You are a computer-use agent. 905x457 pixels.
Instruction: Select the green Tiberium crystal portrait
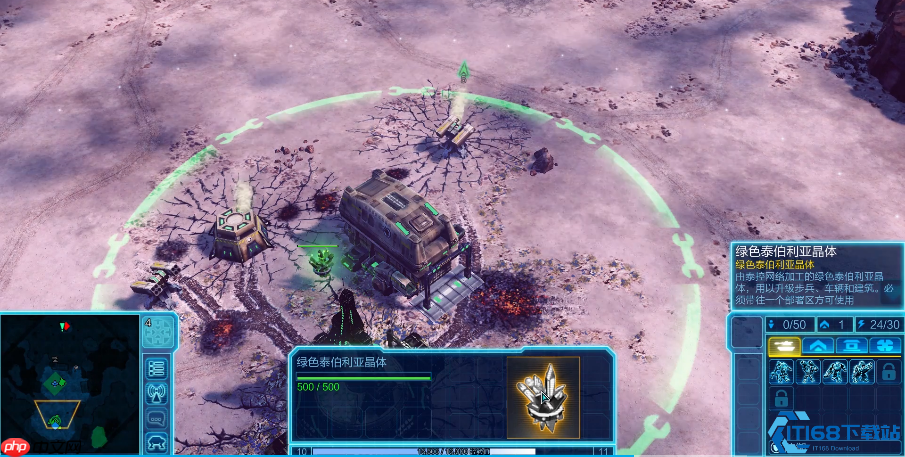tap(543, 397)
